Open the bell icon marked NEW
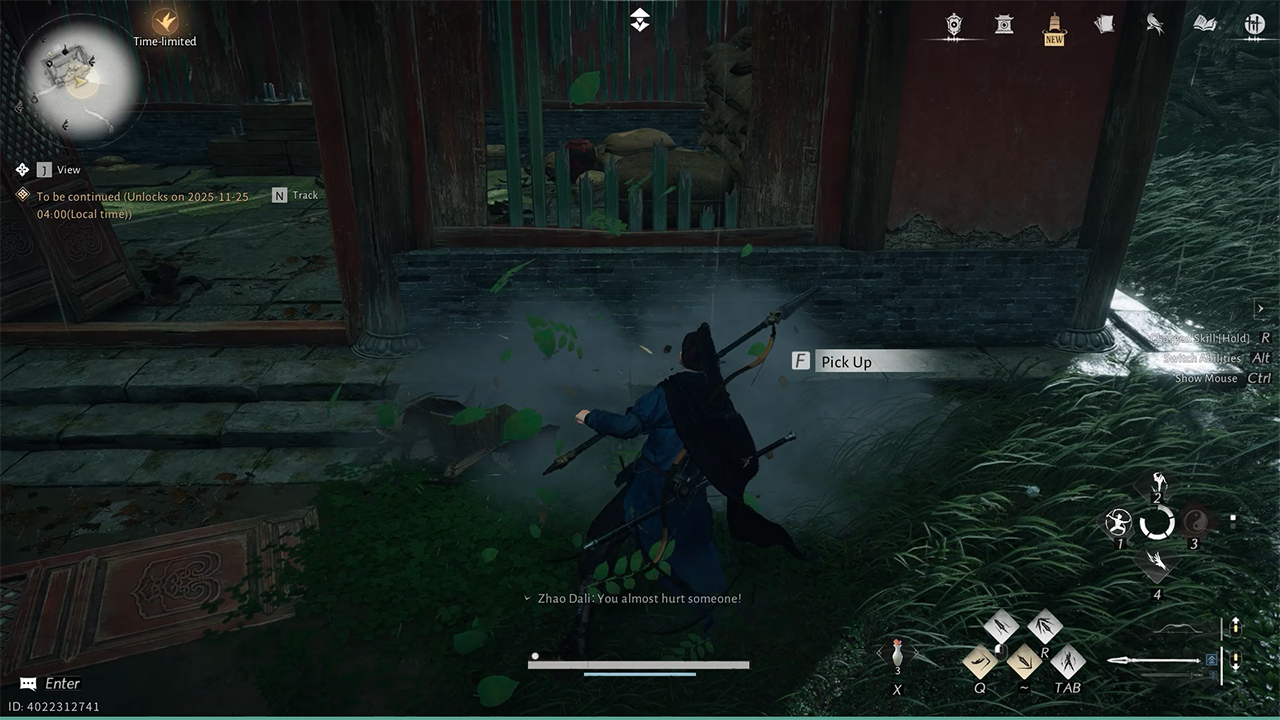Image resolution: width=1280 pixels, height=720 pixels. 1053,25
